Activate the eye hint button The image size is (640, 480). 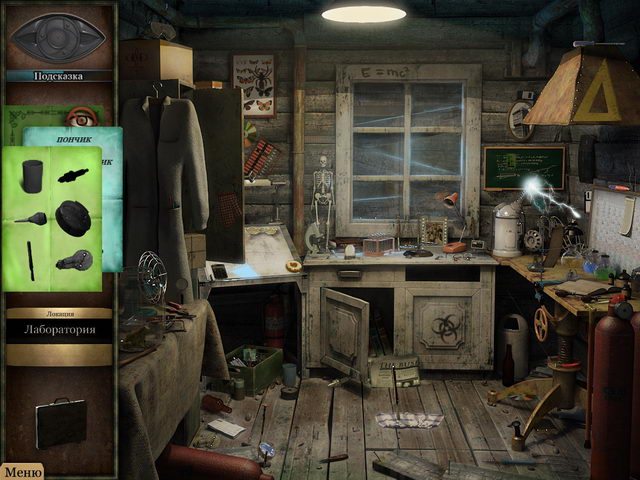point(57,37)
